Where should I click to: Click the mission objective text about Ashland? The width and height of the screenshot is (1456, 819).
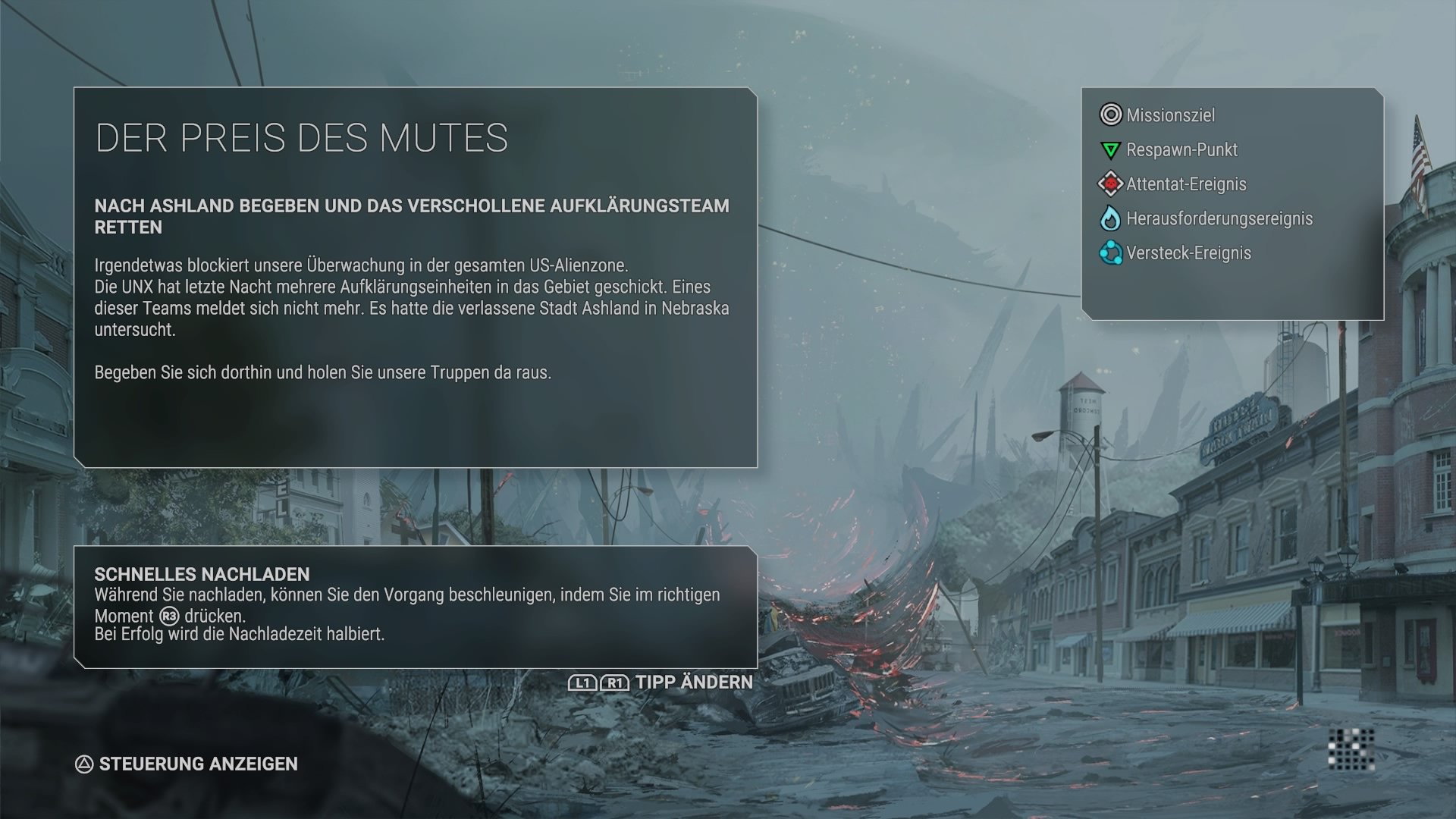(413, 215)
